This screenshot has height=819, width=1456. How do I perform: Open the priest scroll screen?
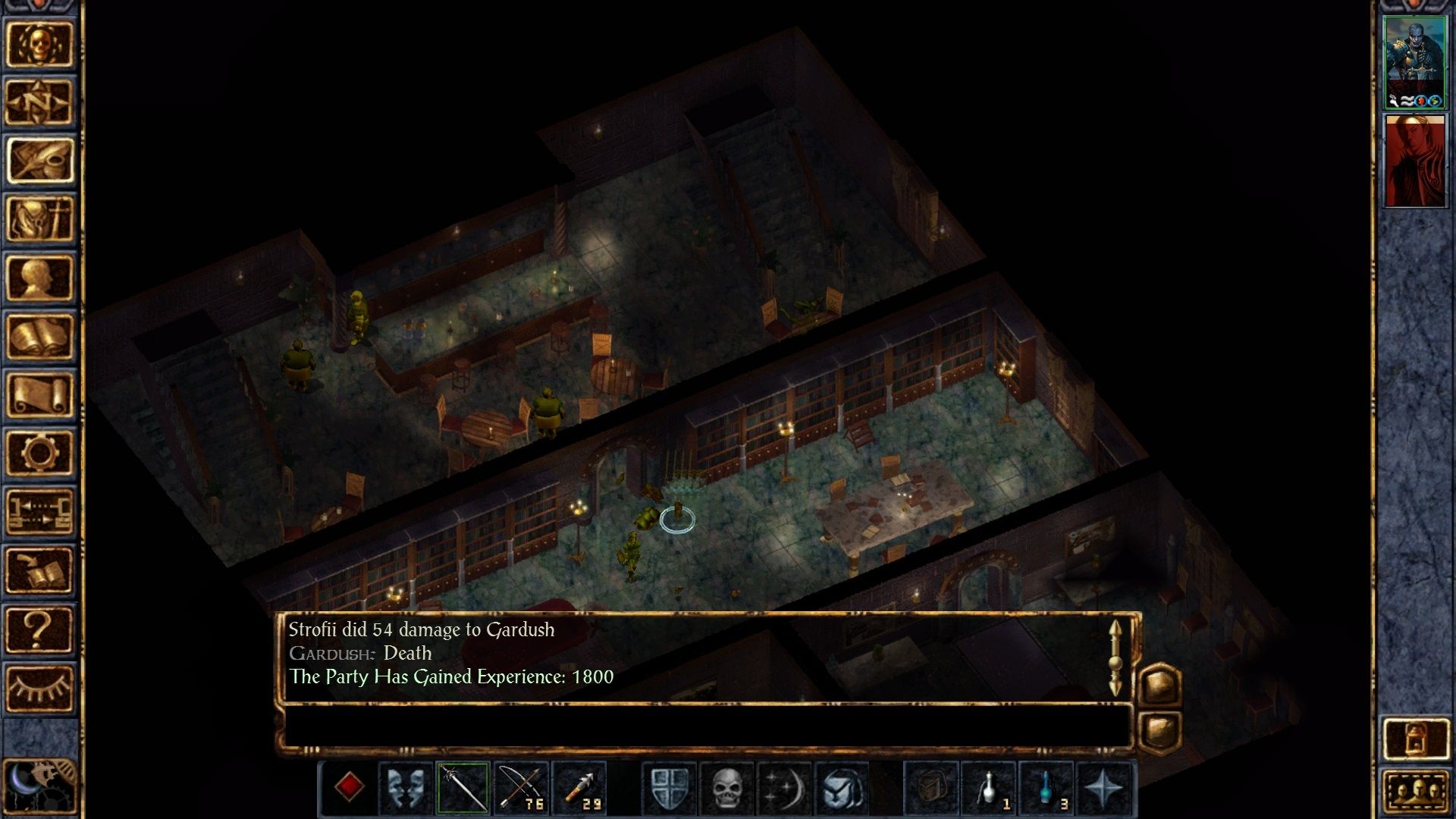[39, 395]
